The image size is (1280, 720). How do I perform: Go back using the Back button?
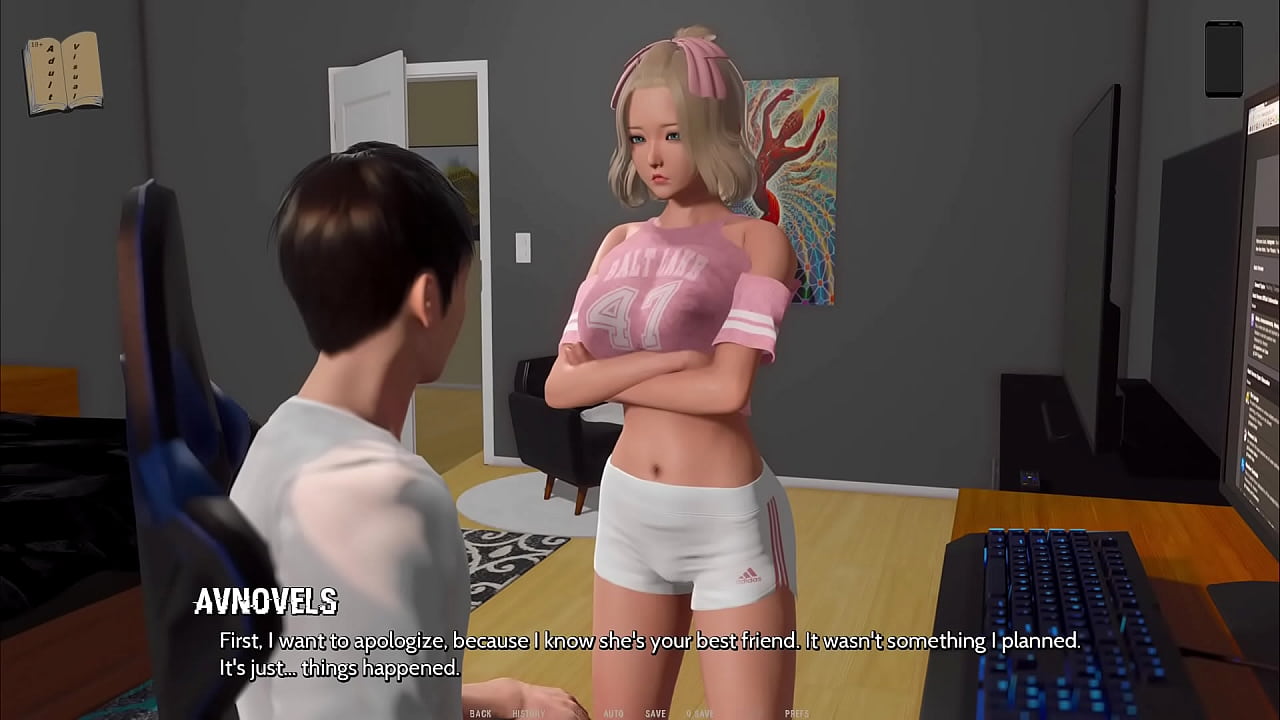[480, 713]
